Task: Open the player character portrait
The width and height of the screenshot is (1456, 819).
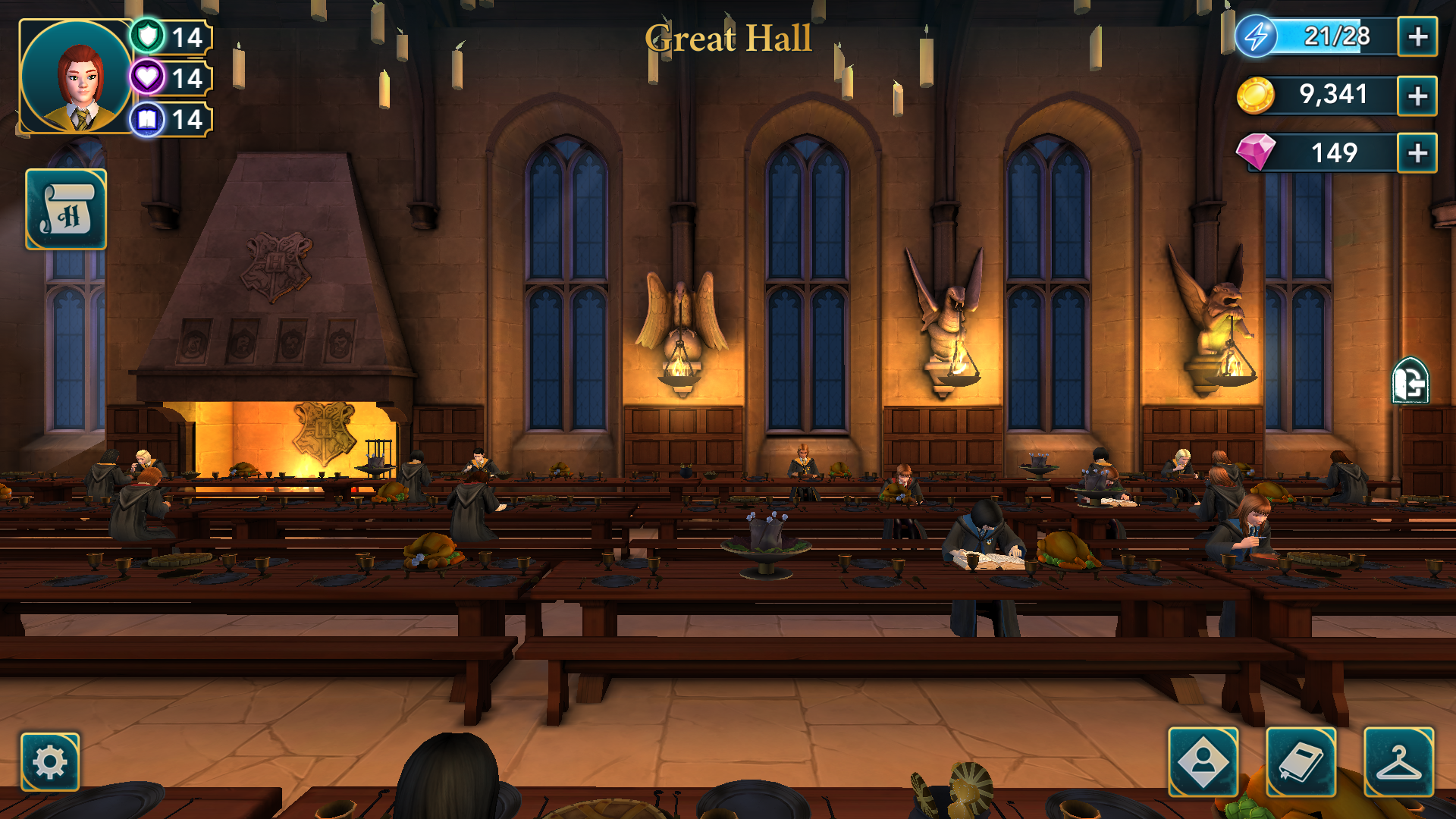Action: (76, 77)
